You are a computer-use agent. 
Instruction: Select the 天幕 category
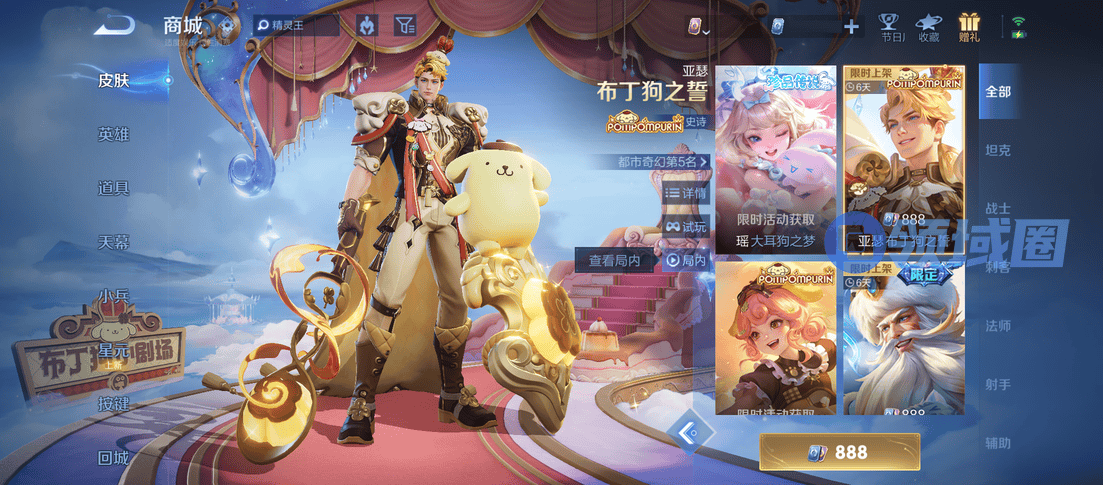click(113, 242)
